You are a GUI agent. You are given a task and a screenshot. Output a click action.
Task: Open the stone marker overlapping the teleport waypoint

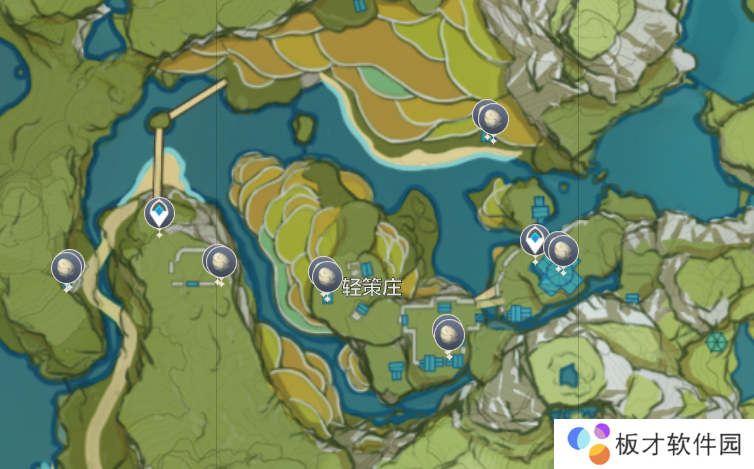click(x=563, y=249)
